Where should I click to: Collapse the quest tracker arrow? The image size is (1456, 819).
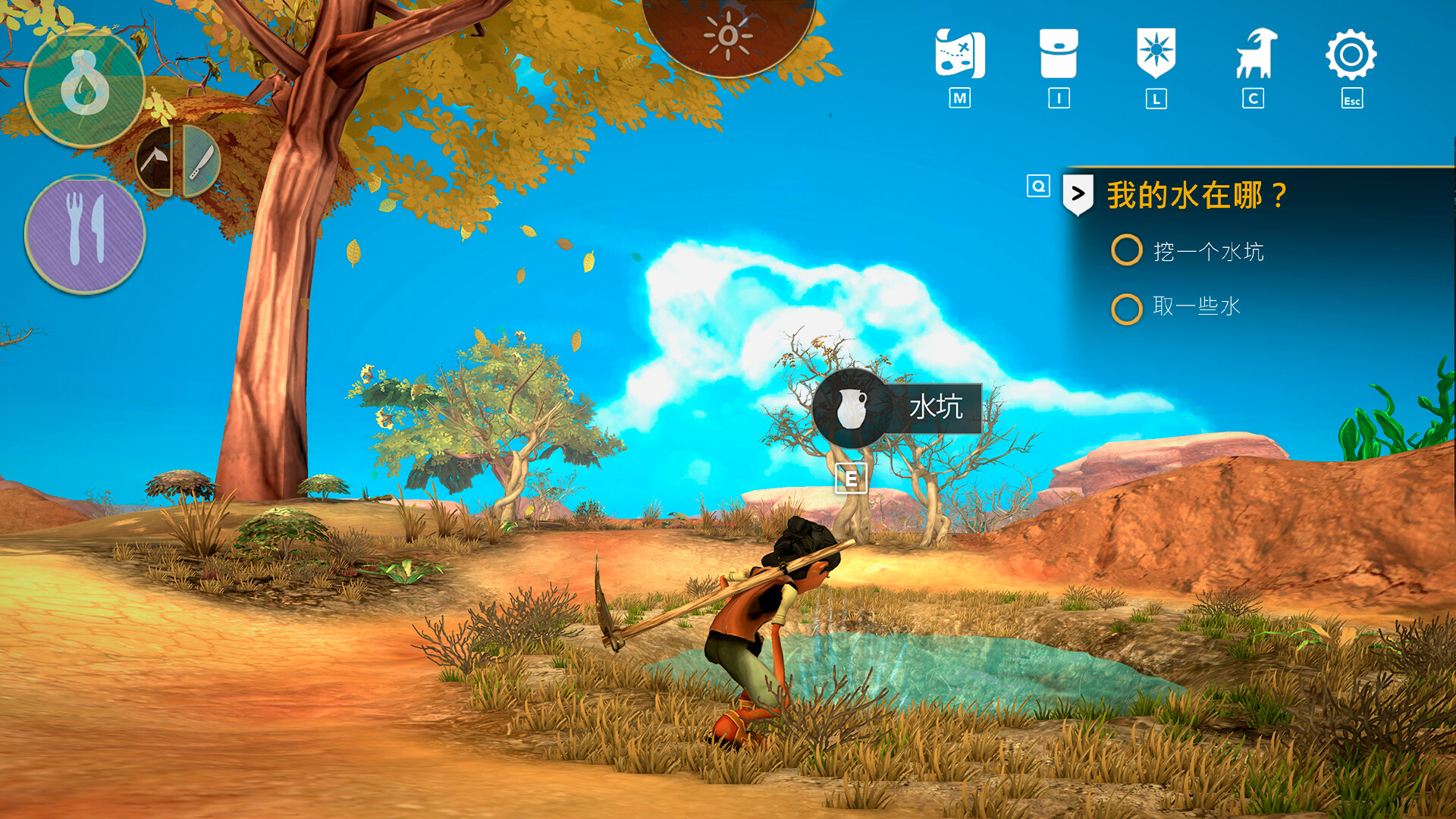click(x=1078, y=194)
